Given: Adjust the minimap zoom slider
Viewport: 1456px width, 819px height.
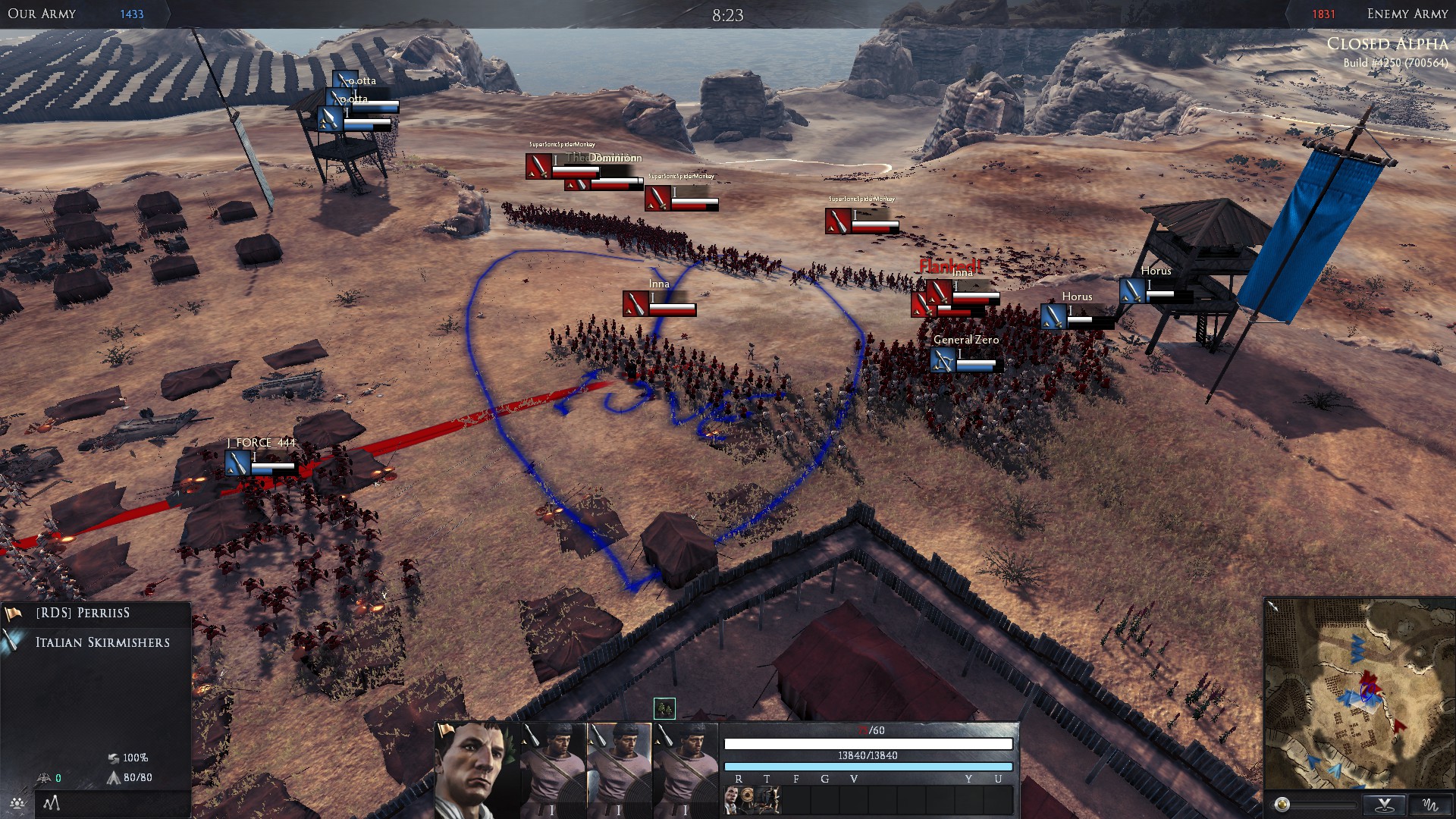Looking at the screenshot, I should click(x=1282, y=805).
